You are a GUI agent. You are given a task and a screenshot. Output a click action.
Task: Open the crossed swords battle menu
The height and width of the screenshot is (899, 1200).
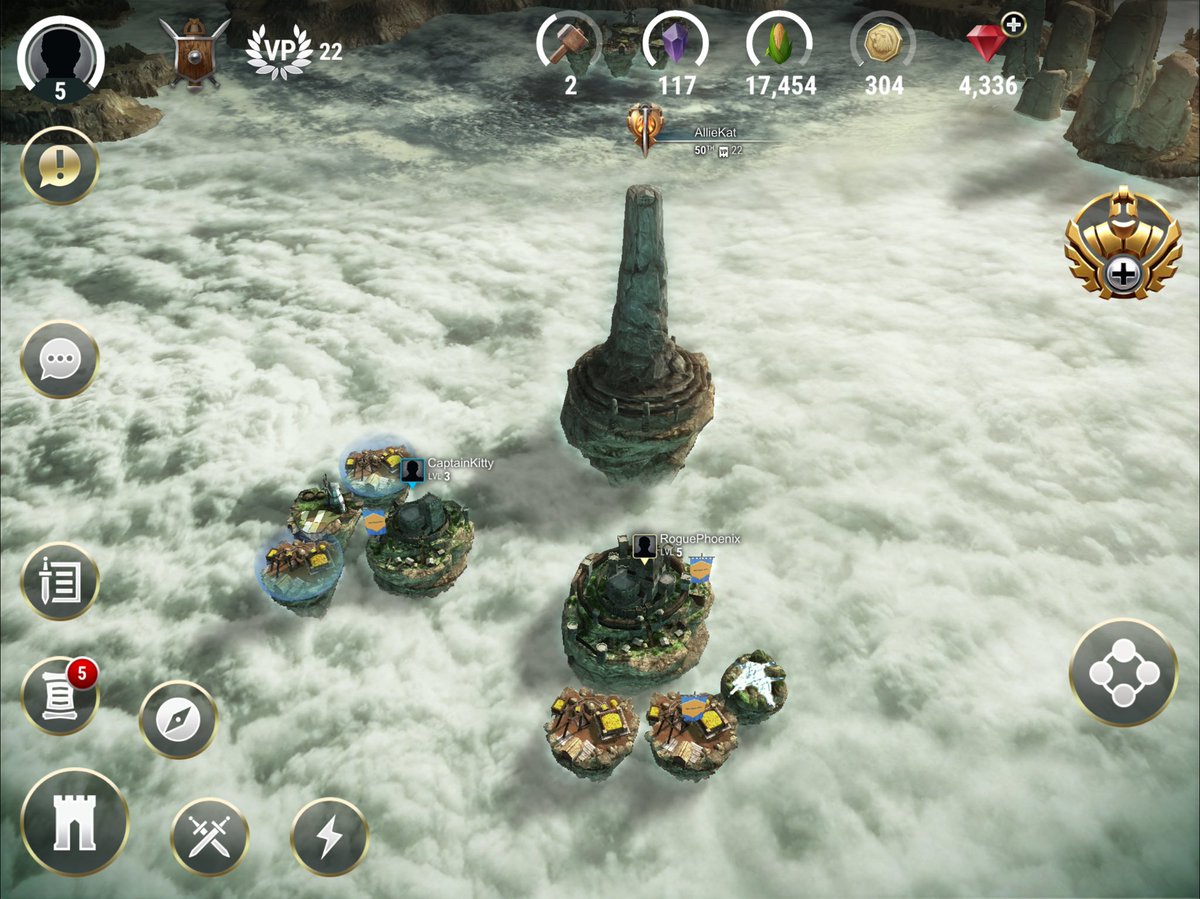point(210,836)
